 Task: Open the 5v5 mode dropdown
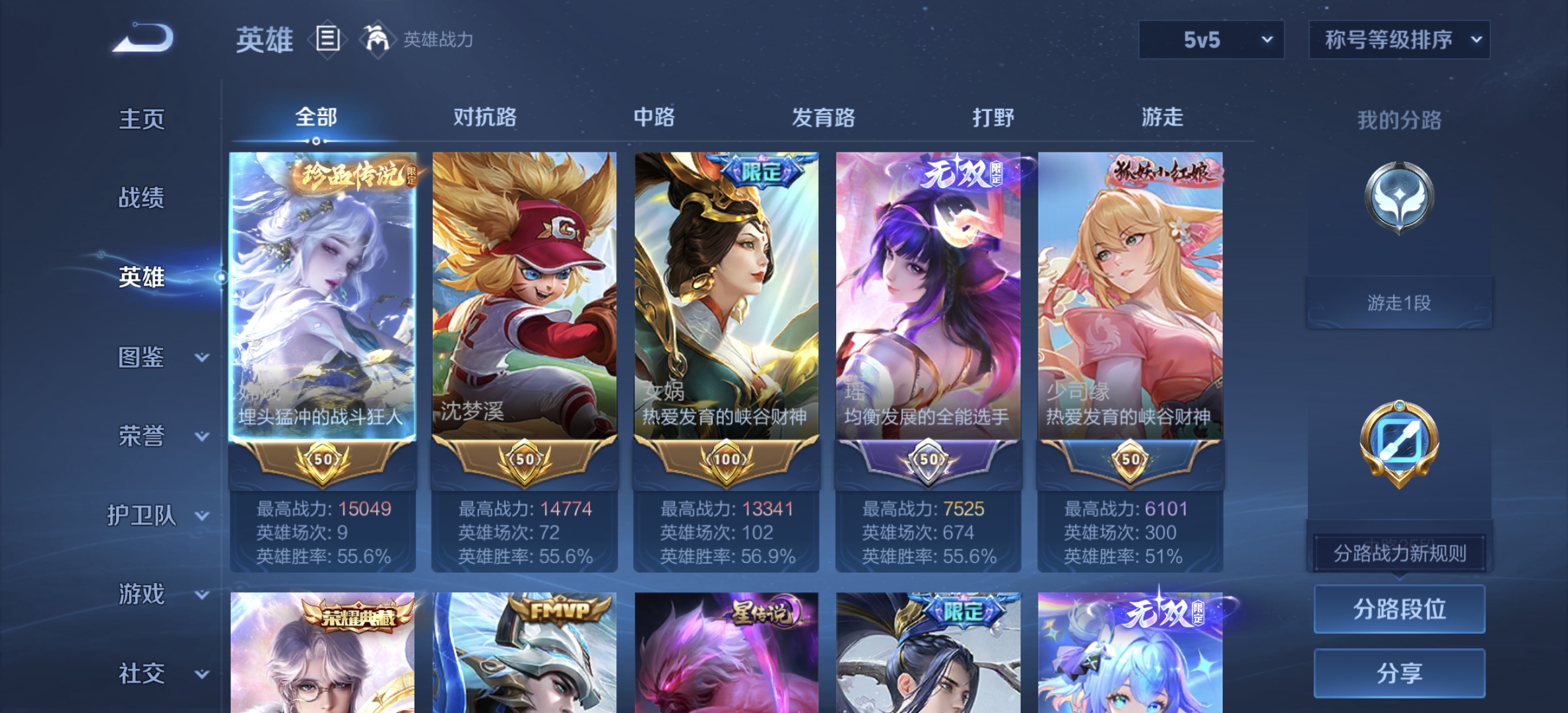(1211, 40)
